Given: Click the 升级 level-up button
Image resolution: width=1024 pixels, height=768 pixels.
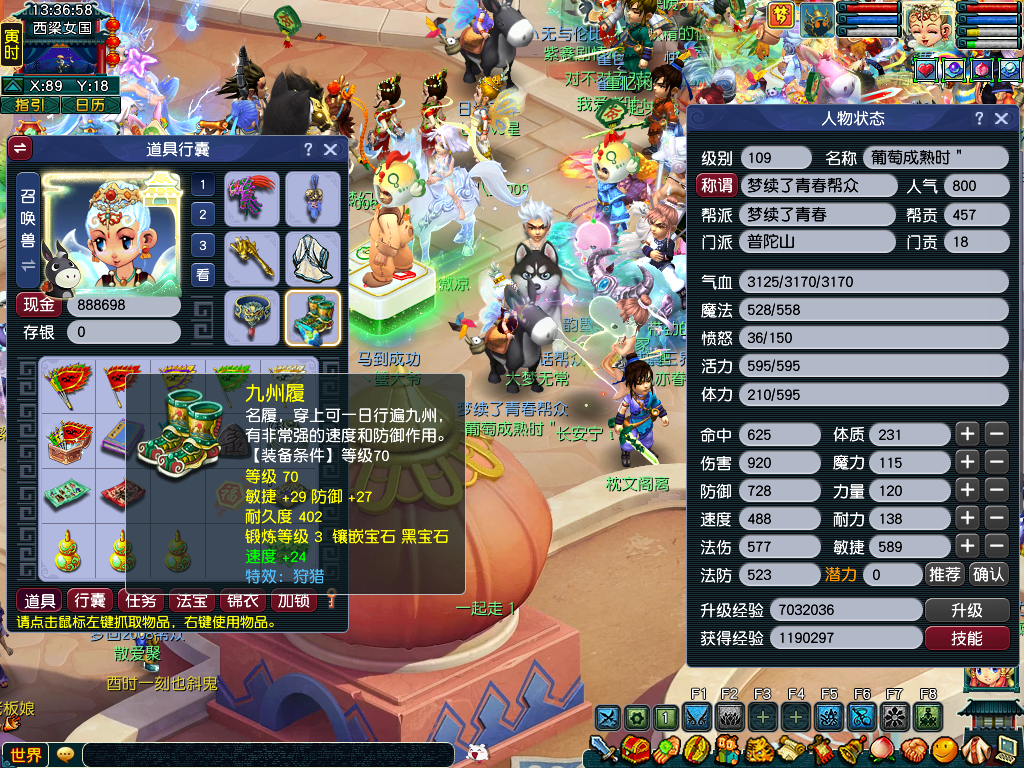Looking at the screenshot, I should pyautogui.click(x=966, y=610).
